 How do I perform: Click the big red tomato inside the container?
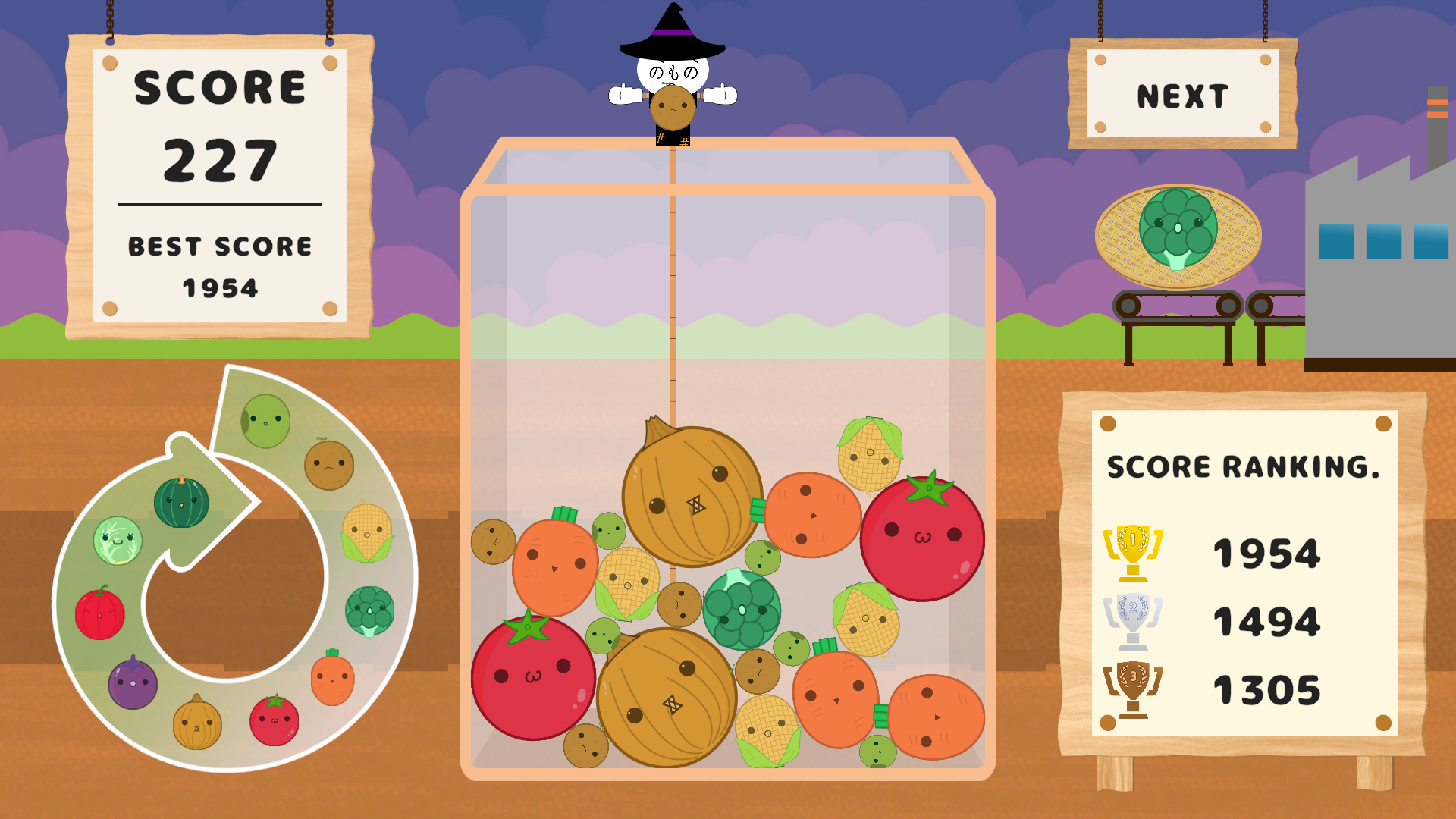(922, 538)
